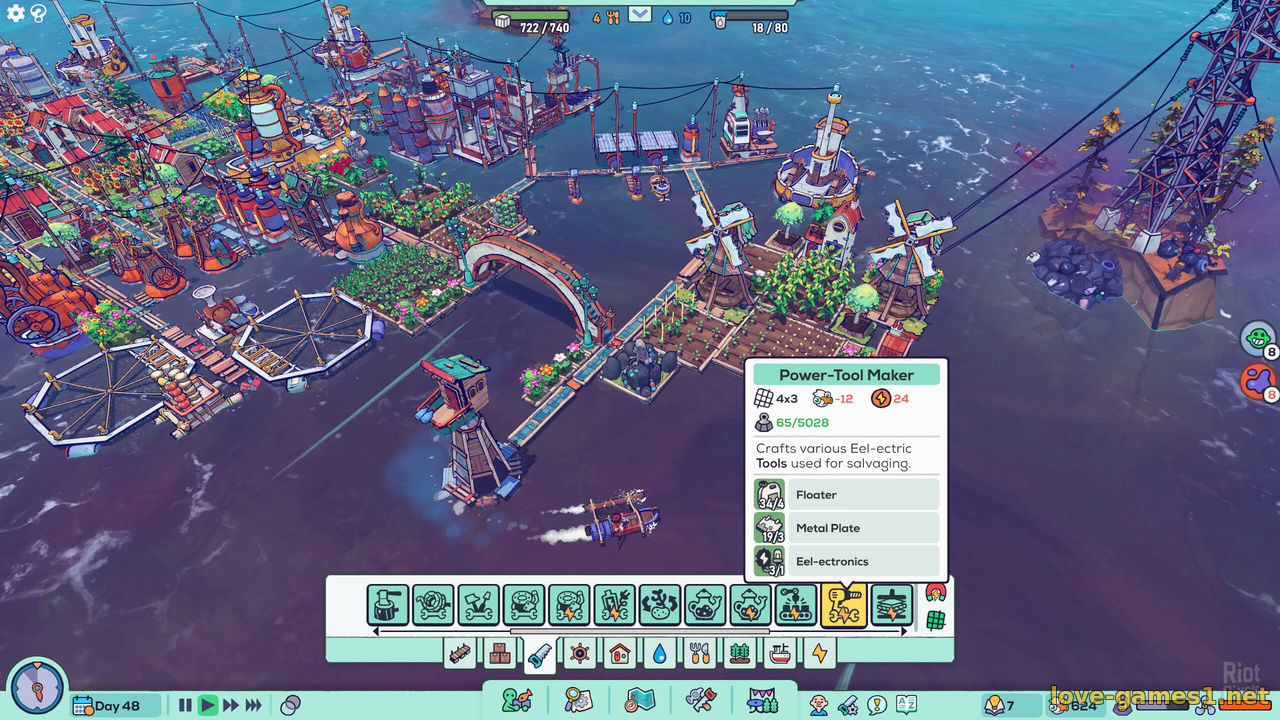Viewport: 1280px width, 720px height.
Task: Open the map with magnifying glass
Action: pyautogui.click(x=578, y=699)
